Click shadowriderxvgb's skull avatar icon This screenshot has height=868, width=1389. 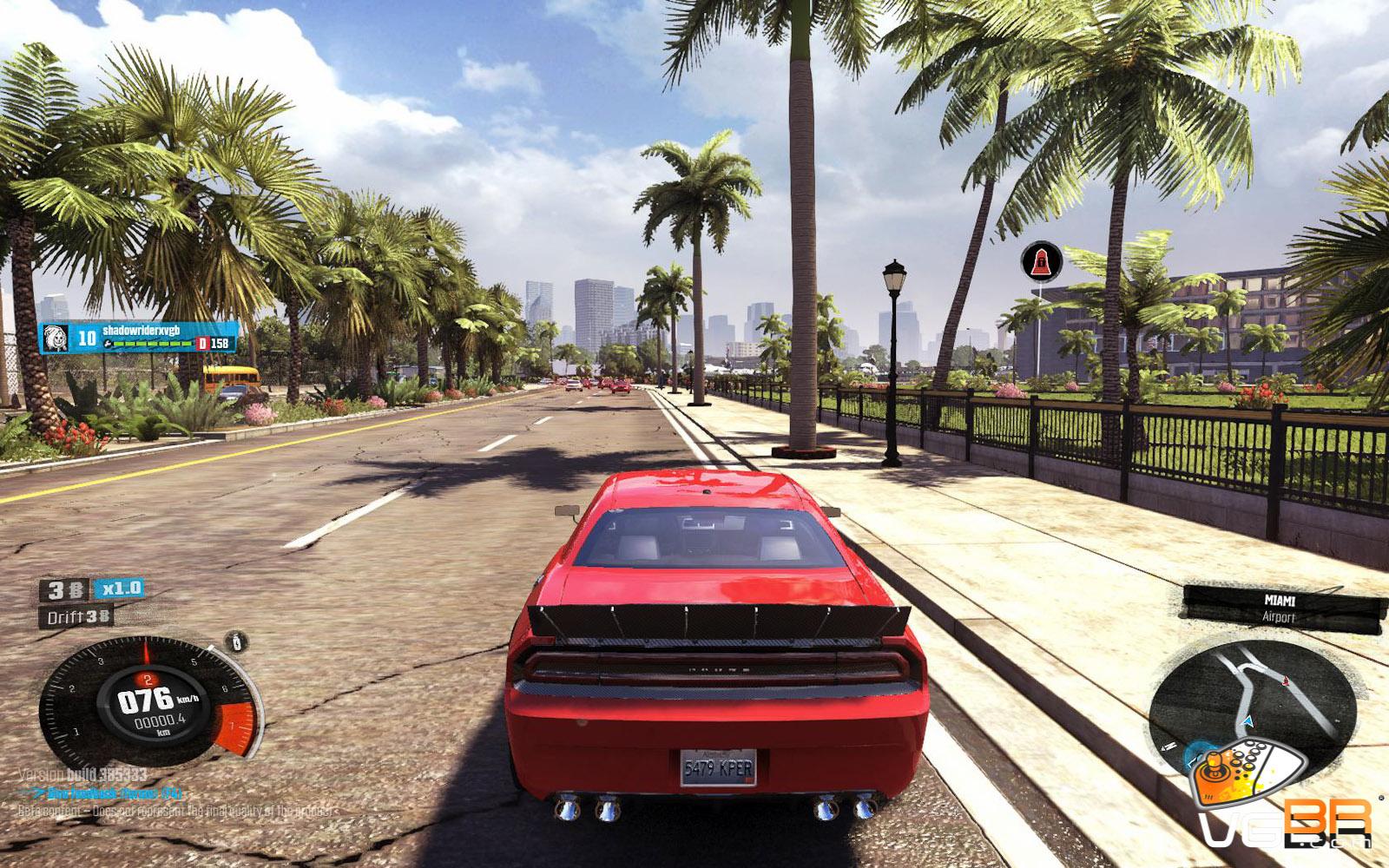click(x=56, y=338)
